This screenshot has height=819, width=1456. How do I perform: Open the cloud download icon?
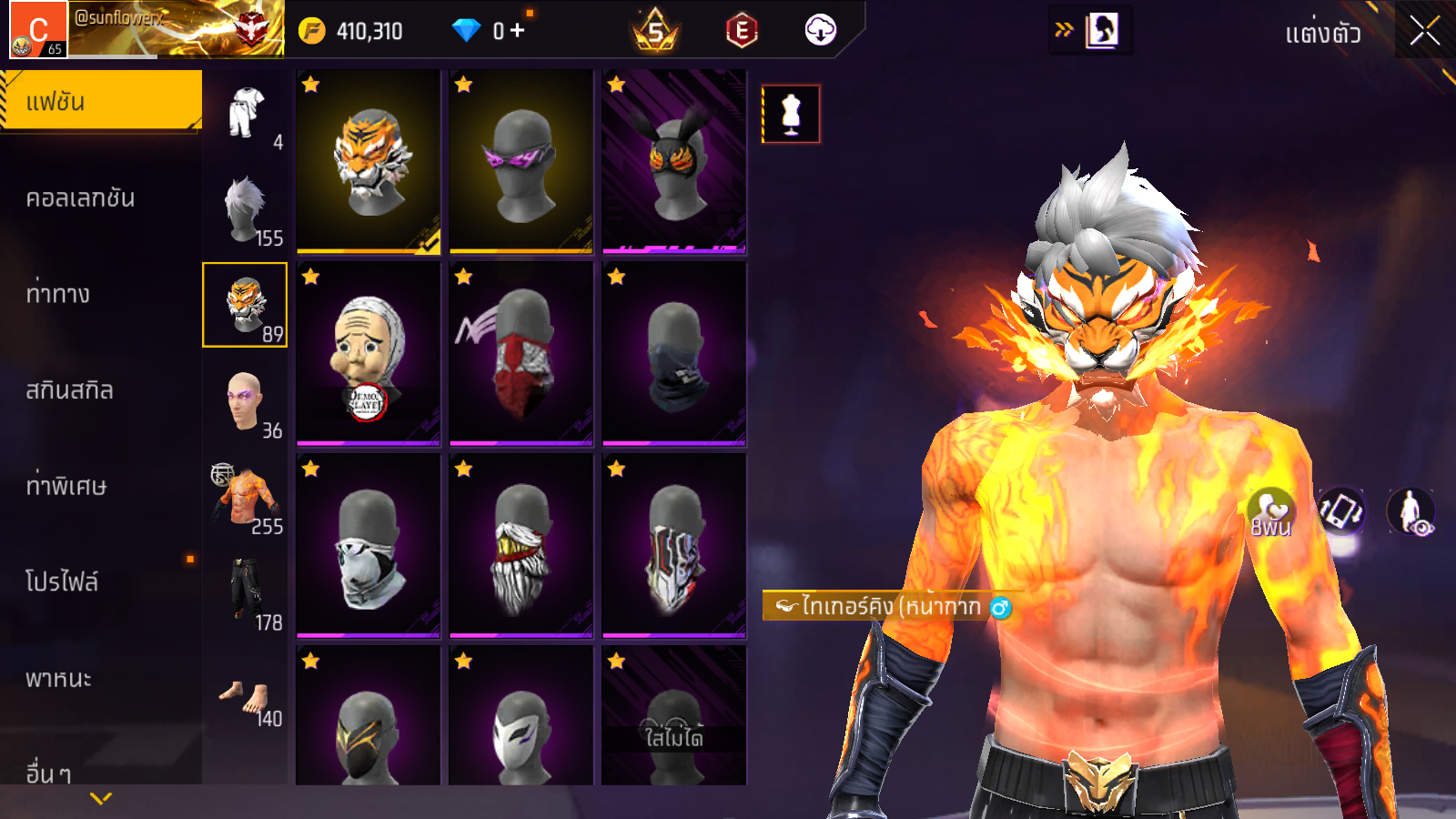(820, 30)
